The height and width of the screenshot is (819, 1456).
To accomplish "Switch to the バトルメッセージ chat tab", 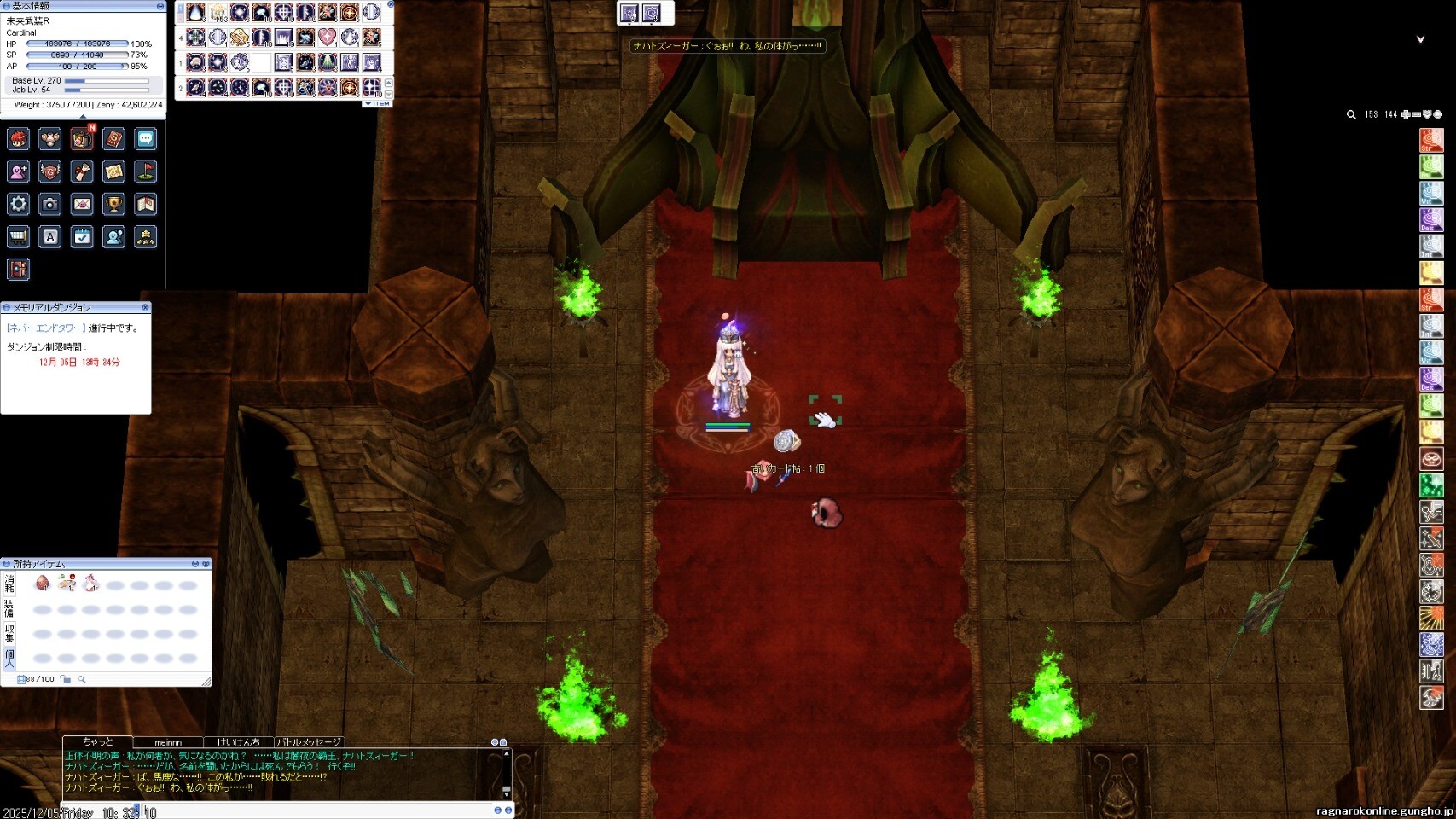I will (x=309, y=742).
